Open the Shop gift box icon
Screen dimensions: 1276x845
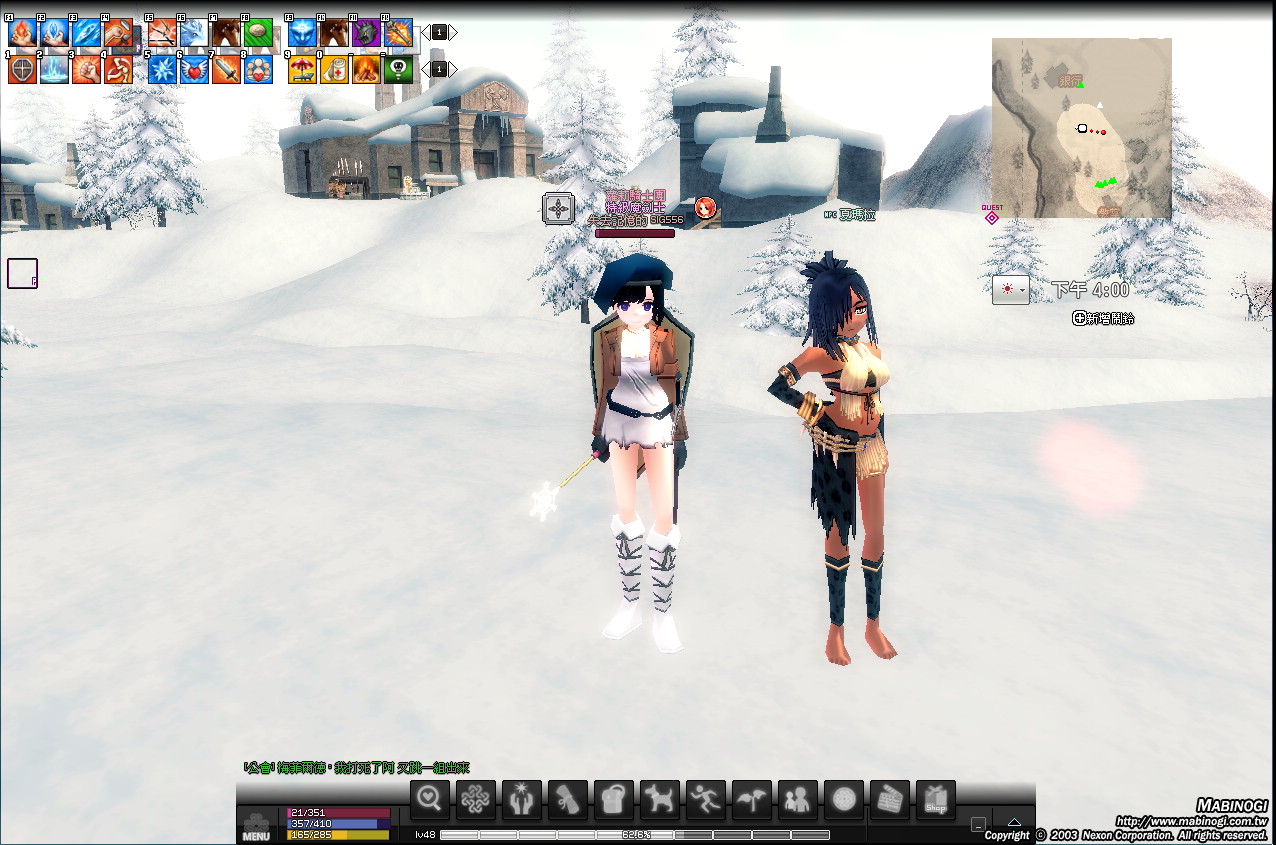click(936, 799)
